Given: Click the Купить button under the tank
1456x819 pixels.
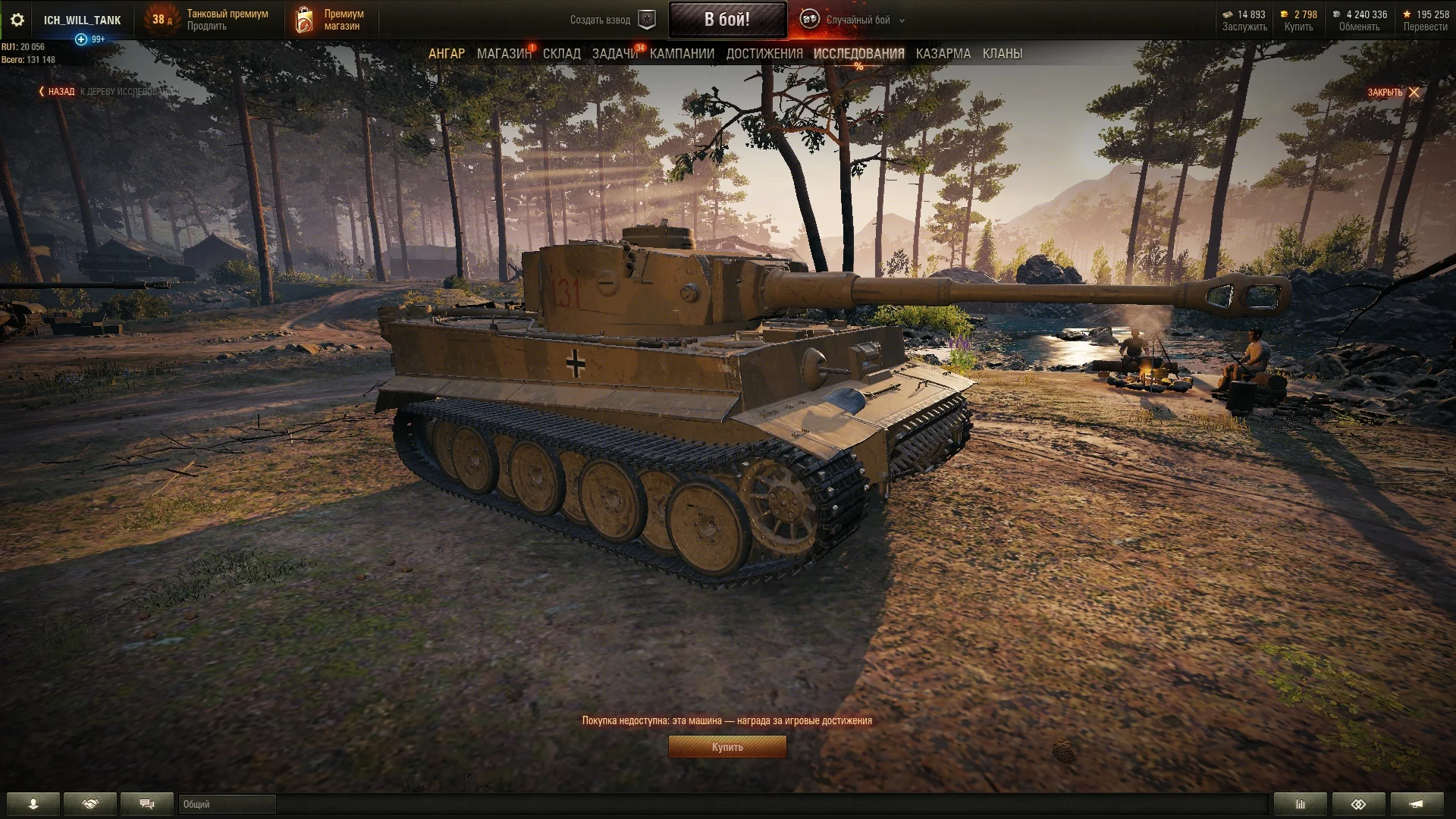Looking at the screenshot, I should point(726,747).
